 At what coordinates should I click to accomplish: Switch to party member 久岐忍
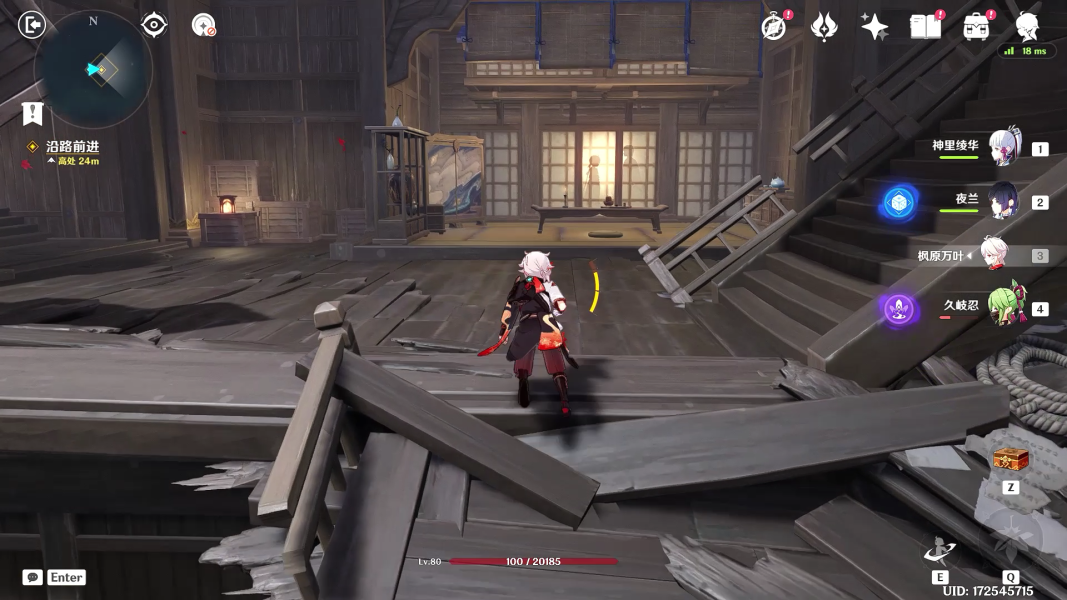pos(1003,308)
